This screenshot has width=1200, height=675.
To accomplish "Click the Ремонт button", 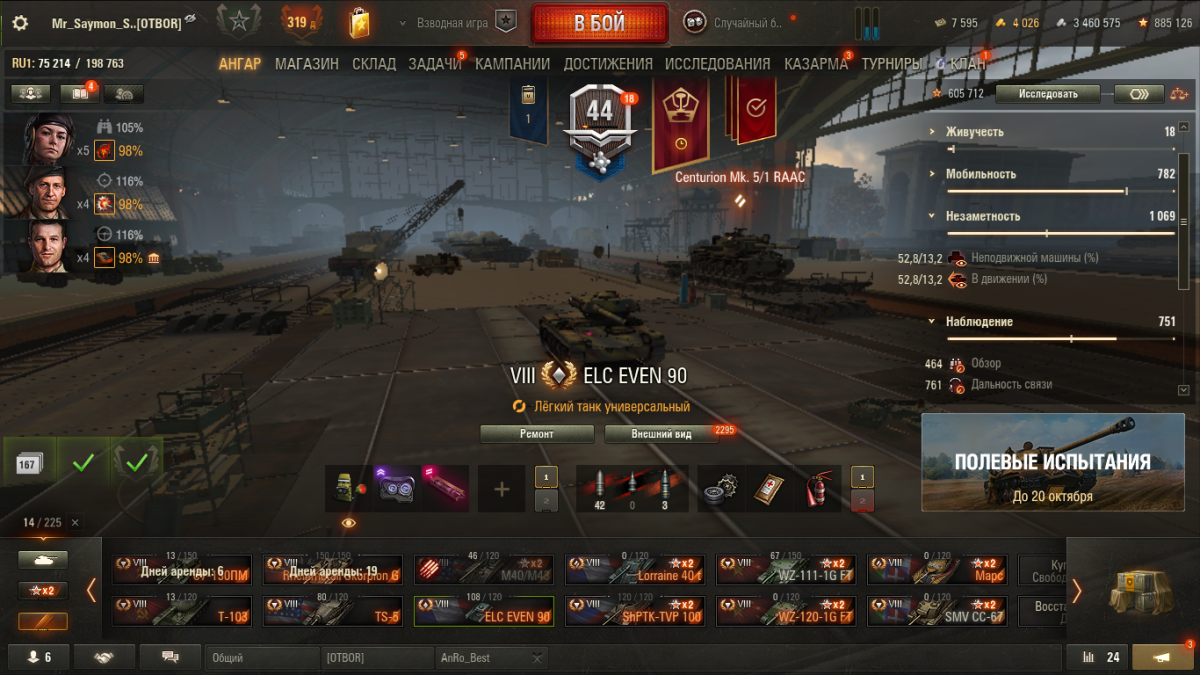I will pos(536,434).
